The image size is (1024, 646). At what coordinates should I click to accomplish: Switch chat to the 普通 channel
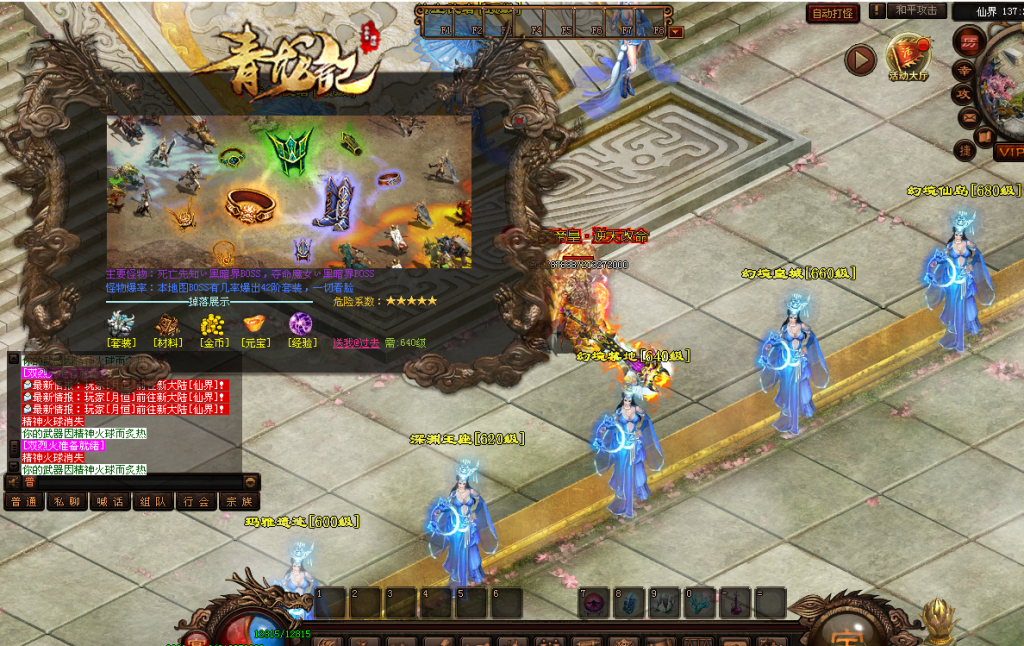click(23, 502)
